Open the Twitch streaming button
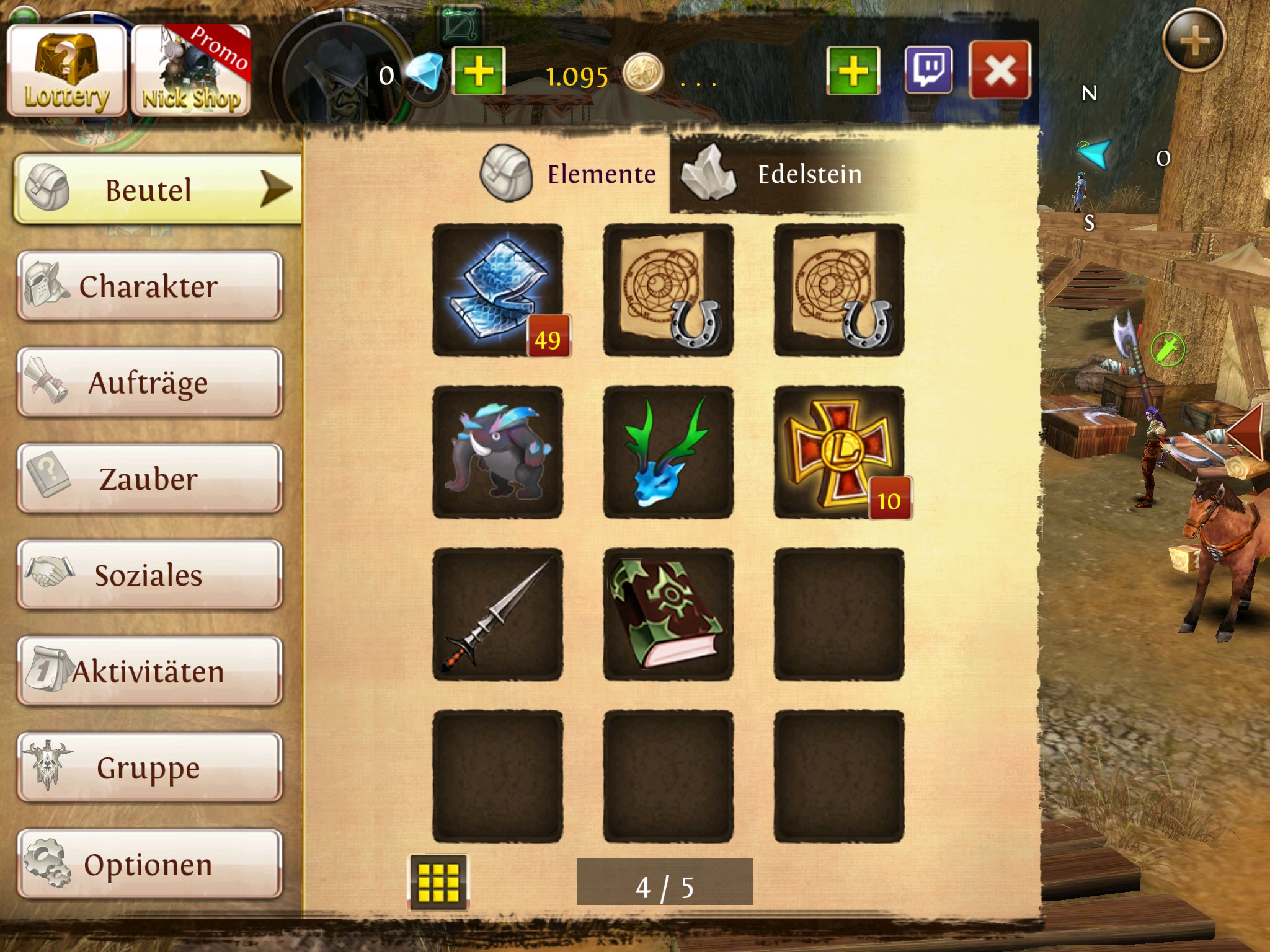 [928, 70]
